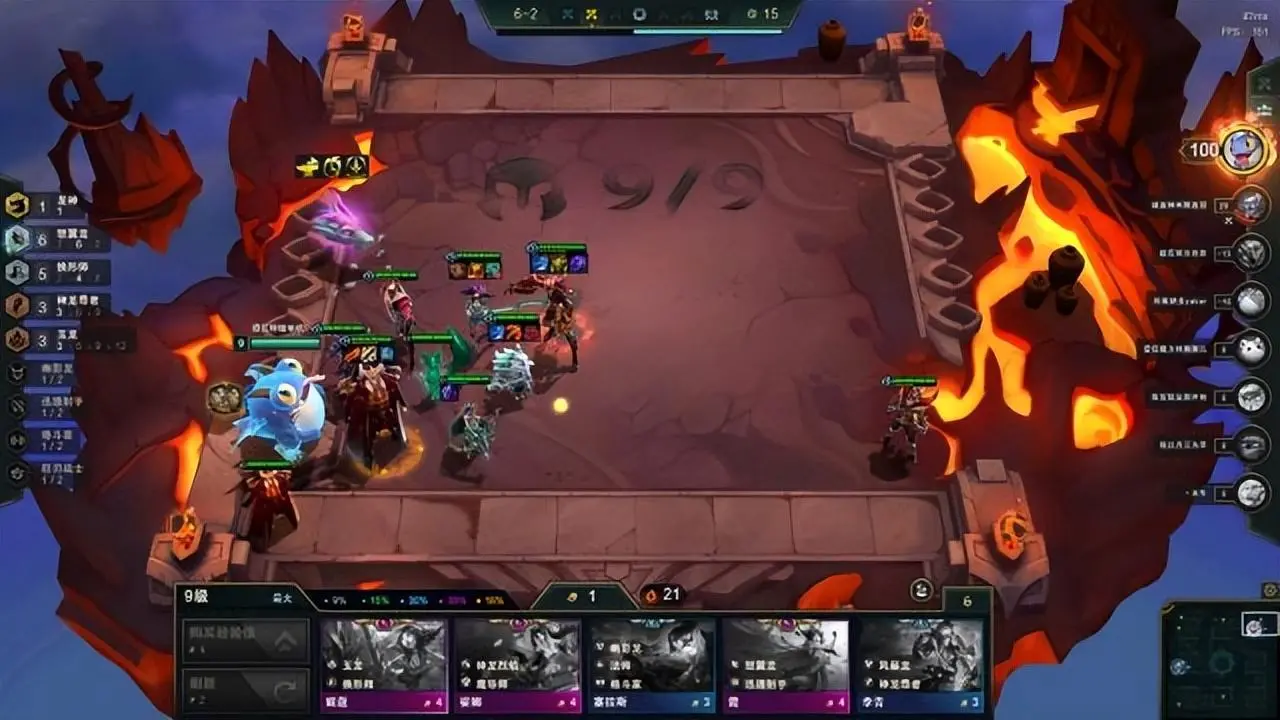Purchase the 4-cost Xayah shop card
This screenshot has width=1280, height=720.
[x=785, y=663]
